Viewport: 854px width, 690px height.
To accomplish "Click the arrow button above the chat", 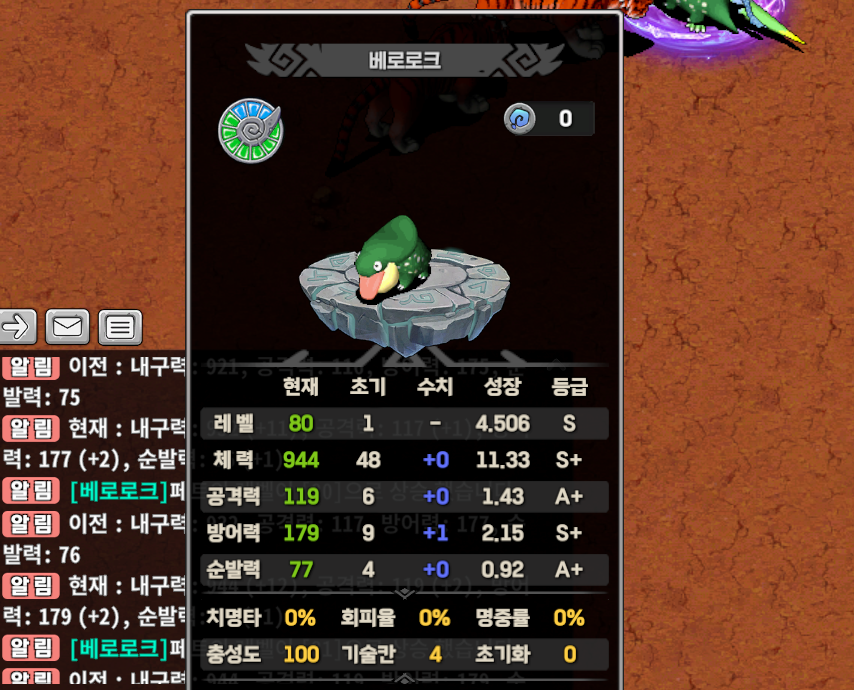I will 17,326.
